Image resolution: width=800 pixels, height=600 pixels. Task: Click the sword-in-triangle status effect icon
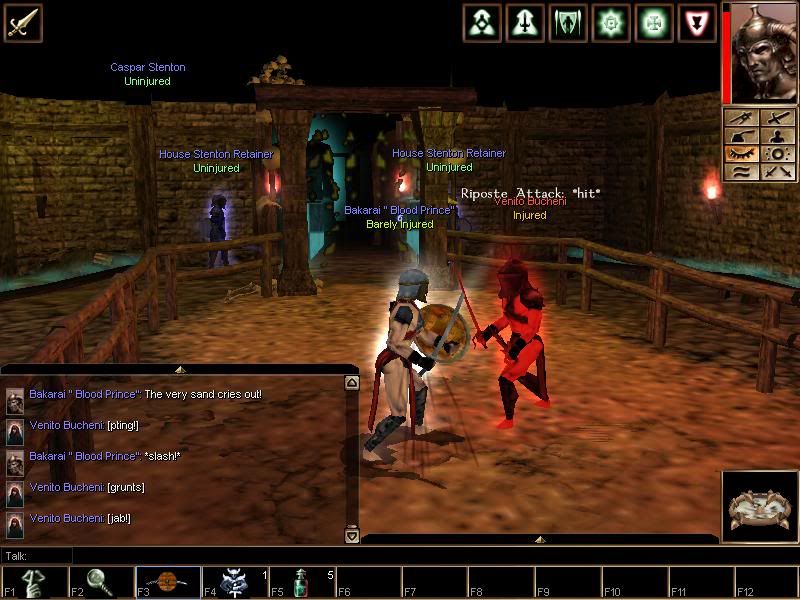click(525, 22)
